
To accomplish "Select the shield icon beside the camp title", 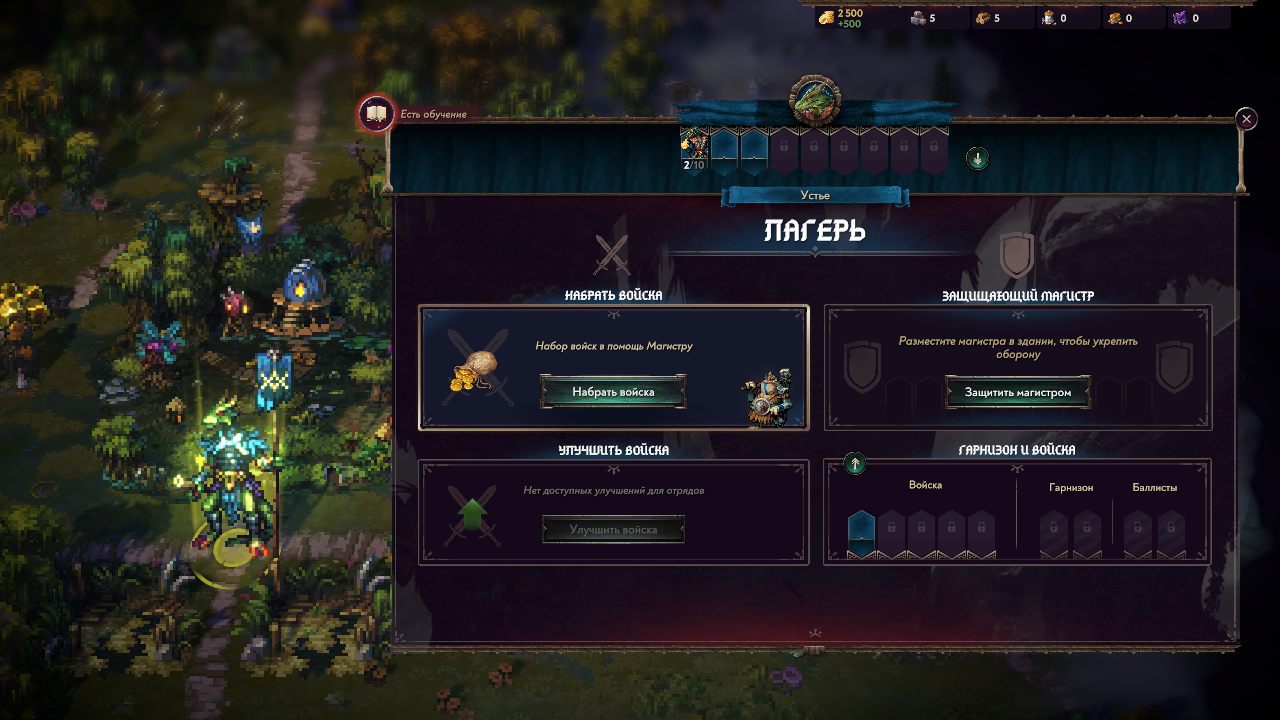I will click(x=1016, y=254).
